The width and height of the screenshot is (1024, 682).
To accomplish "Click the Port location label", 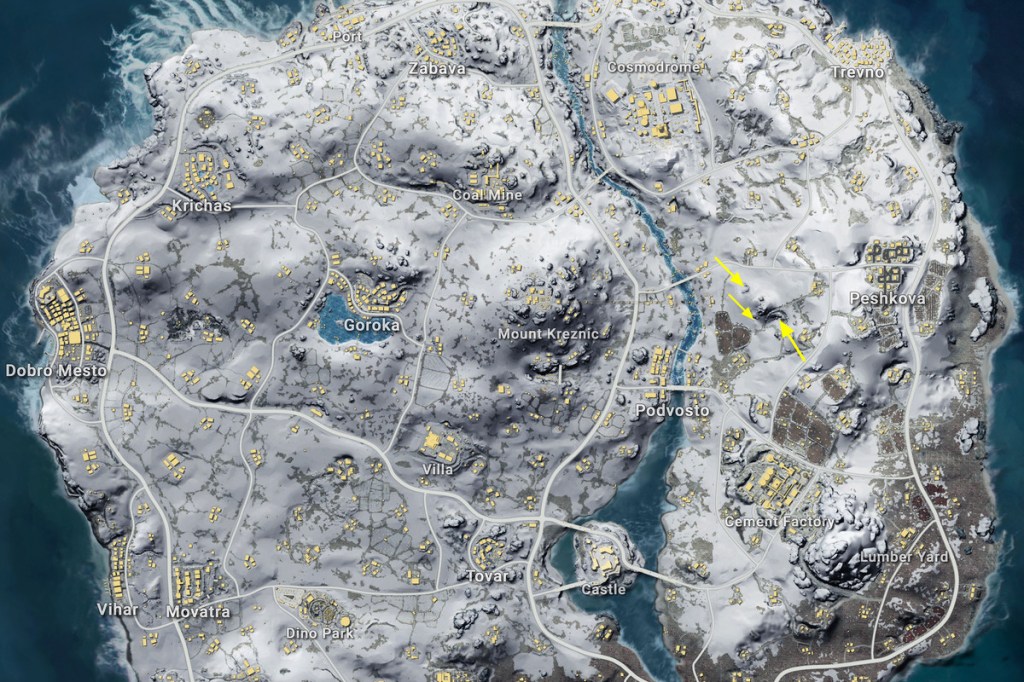I will click(x=350, y=37).
